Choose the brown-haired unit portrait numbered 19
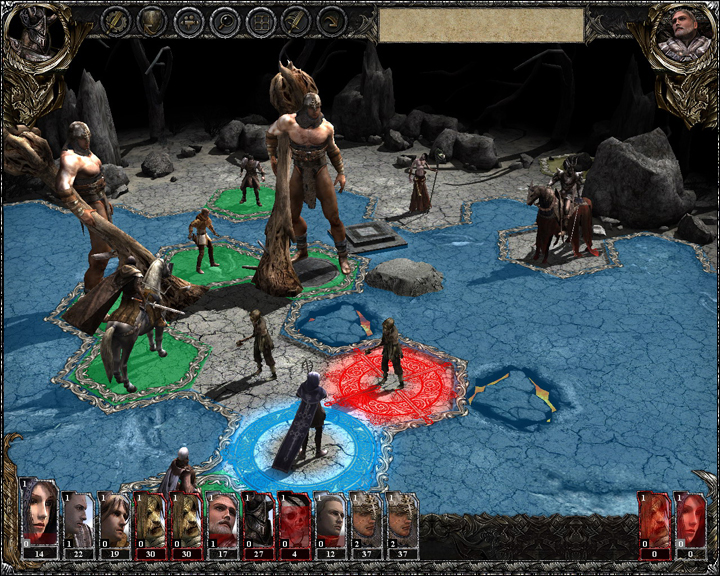This screenshot has height=576, width=720. click(114, 518)
